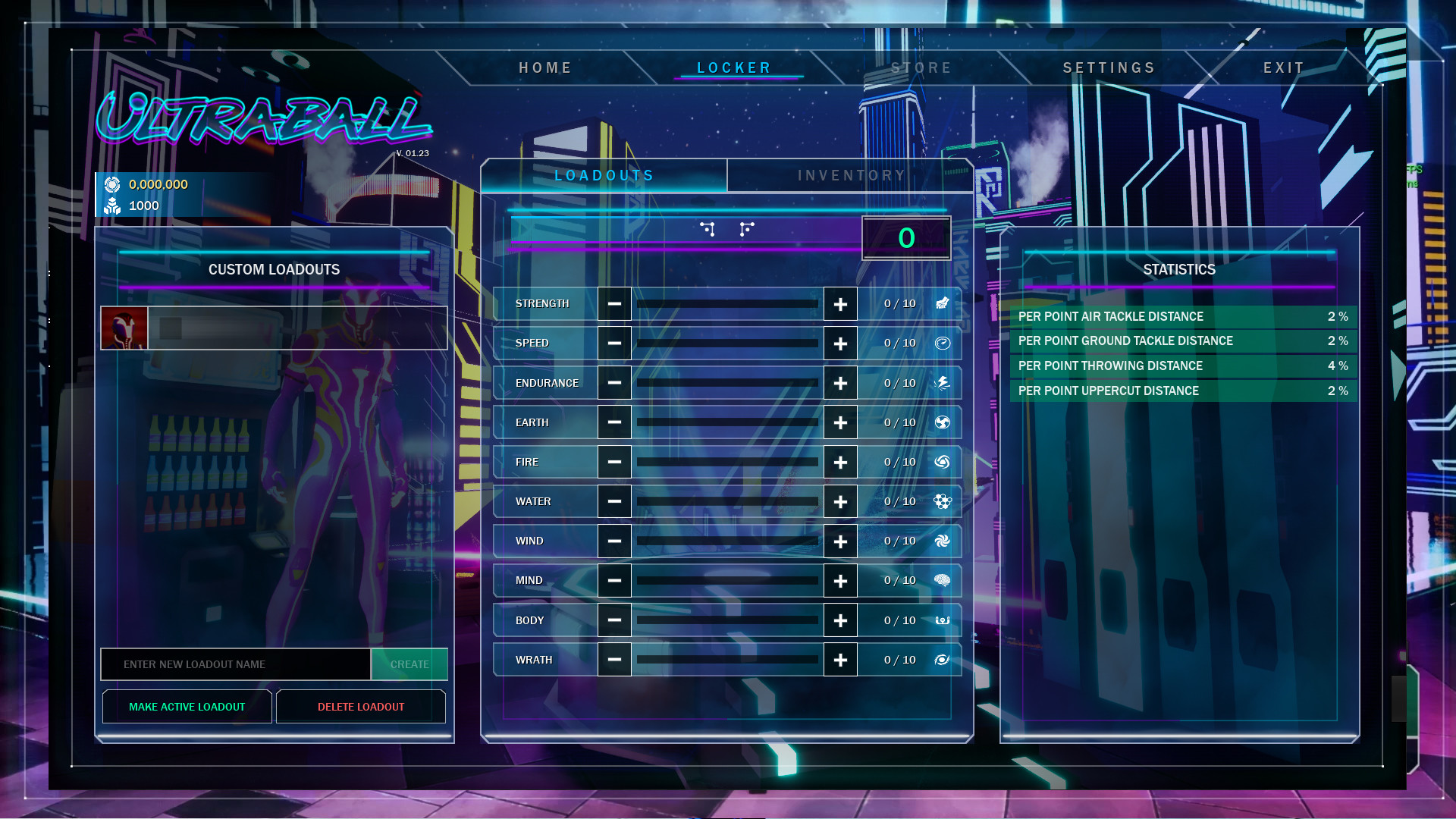This screenshot has height=819, width=1456.
Task: Select the Endurance lightning bolt icon
Action: [942, 382]
